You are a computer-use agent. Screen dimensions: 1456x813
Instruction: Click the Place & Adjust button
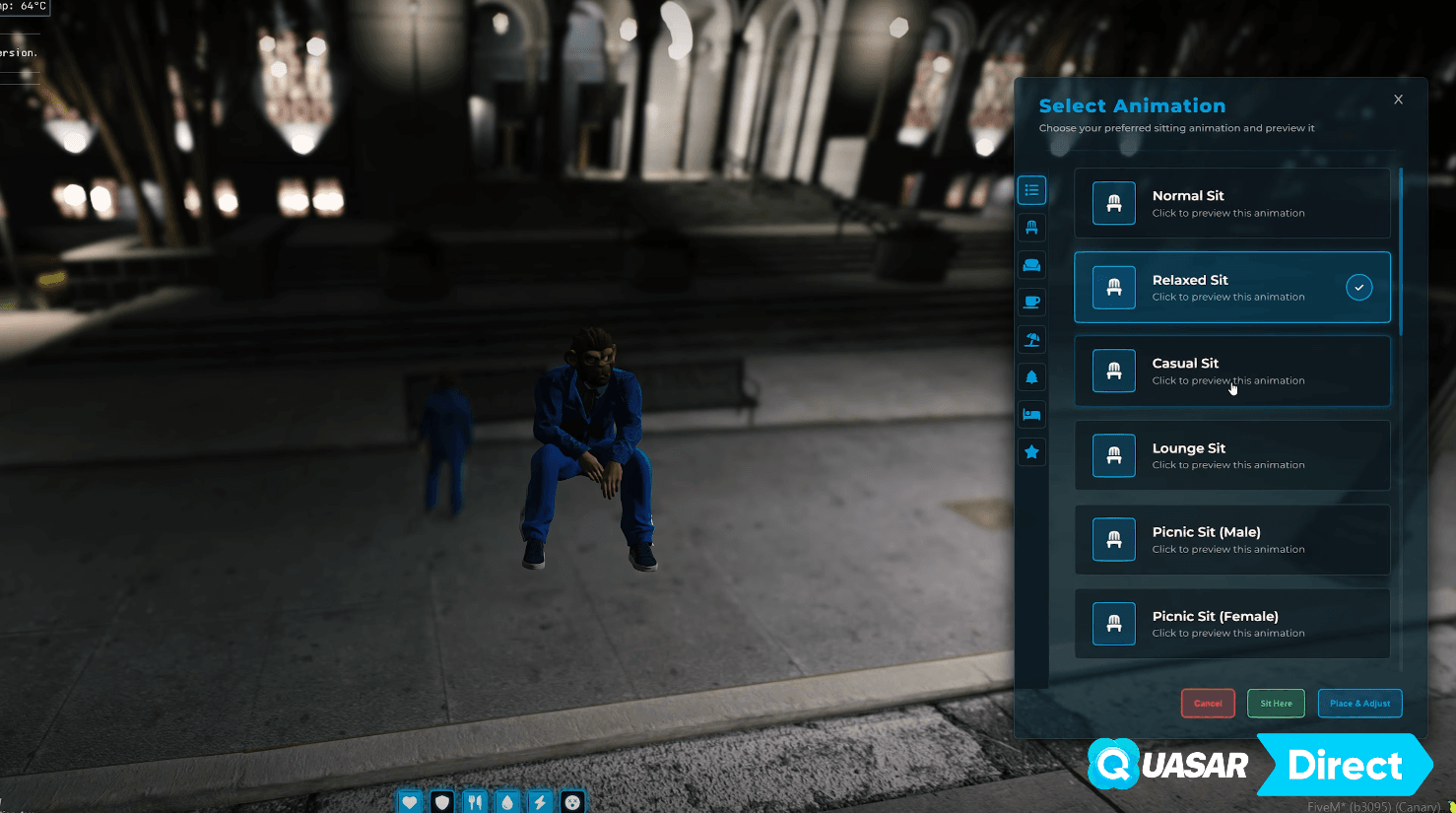pyautogui.click(x=1359, y=704)
